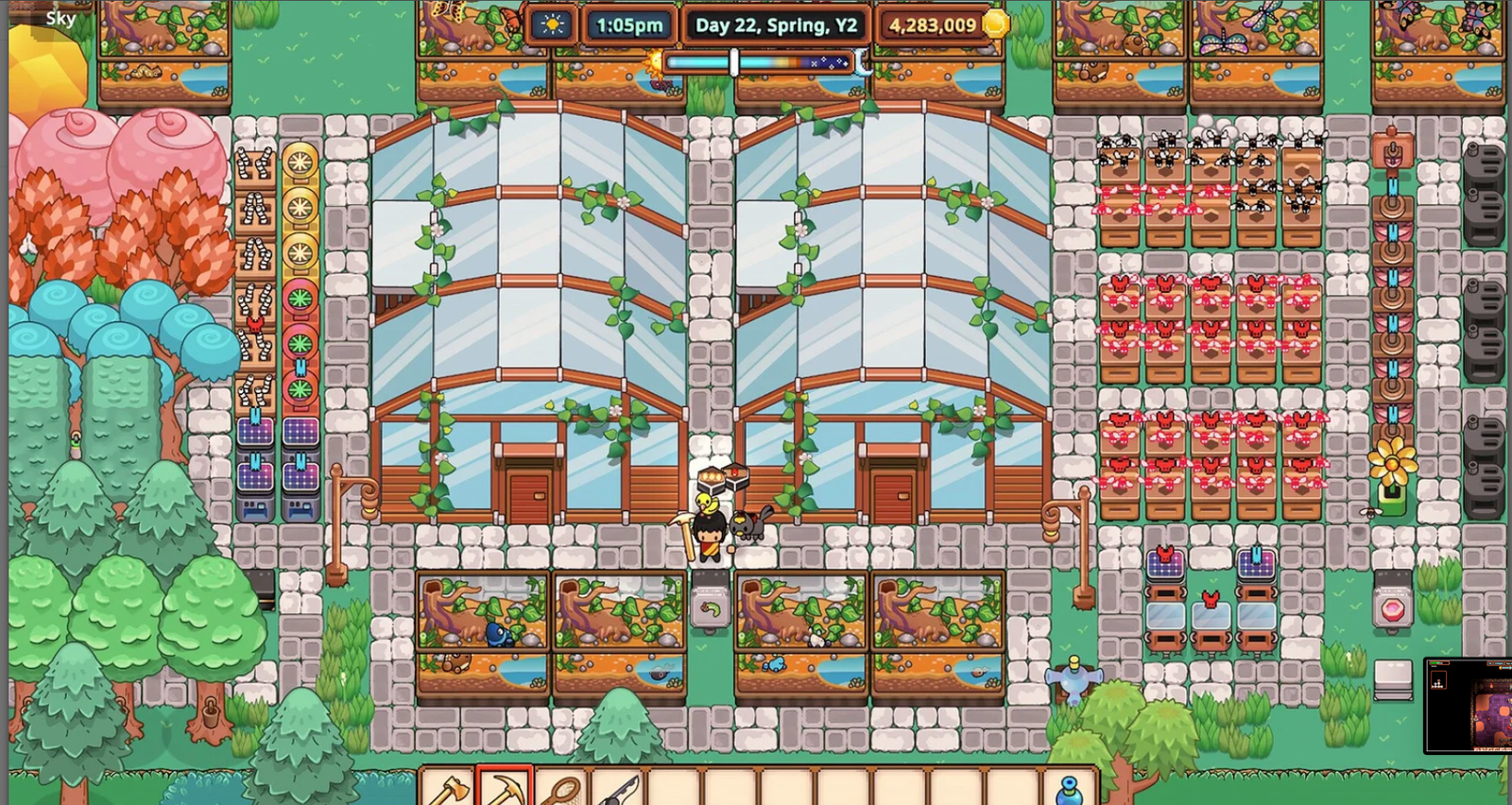Click the sun weather icon in the HUD
Image resolution: width=1512 pixels, height=805 pixels.
[x=551, y=26]
